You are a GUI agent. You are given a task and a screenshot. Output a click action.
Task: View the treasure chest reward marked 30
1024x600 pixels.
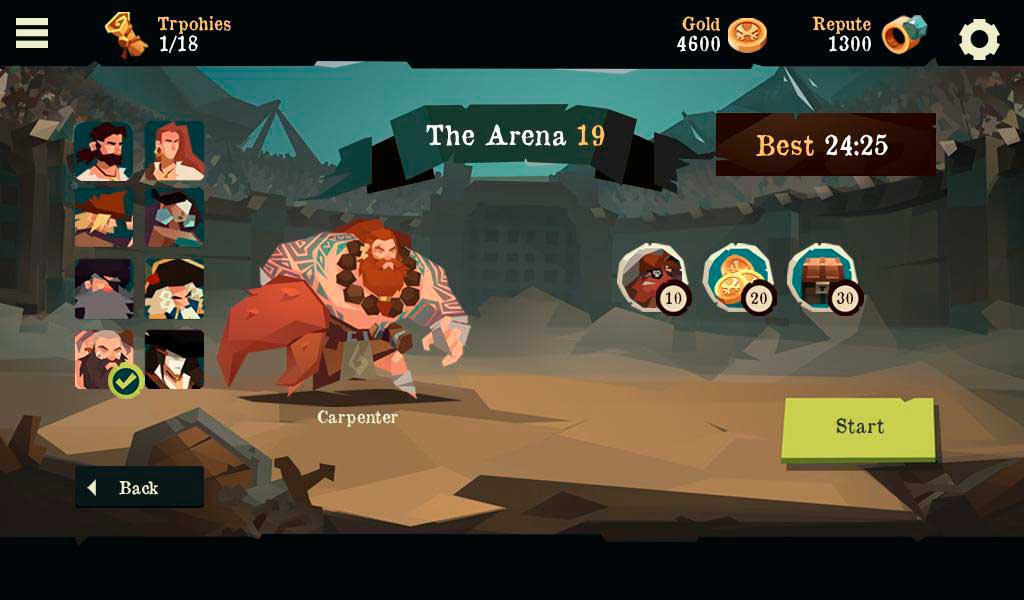822,277
